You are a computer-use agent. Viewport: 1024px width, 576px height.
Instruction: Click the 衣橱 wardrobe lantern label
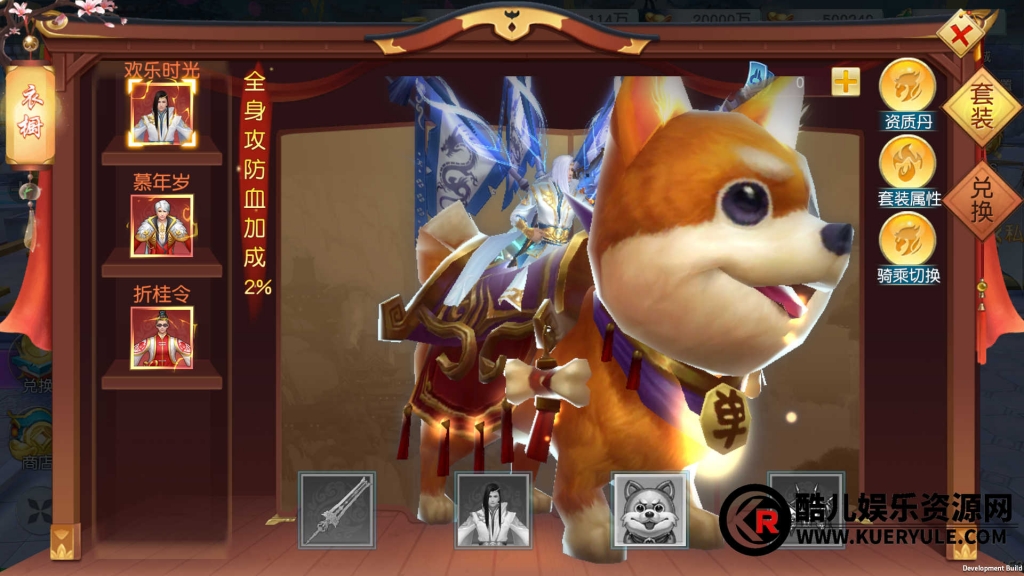pyautogui.click(x=29, y=115)
